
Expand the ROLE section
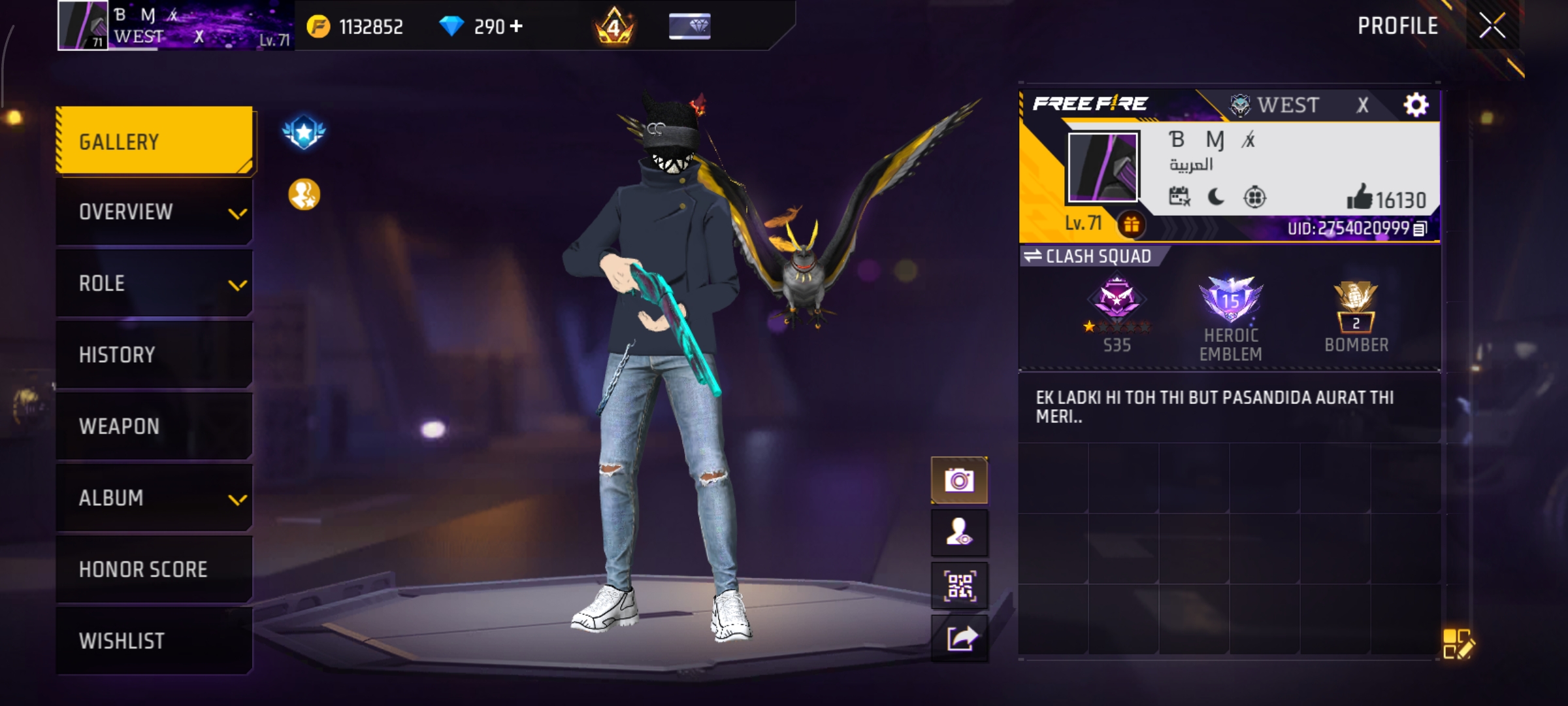pos(154,283)
